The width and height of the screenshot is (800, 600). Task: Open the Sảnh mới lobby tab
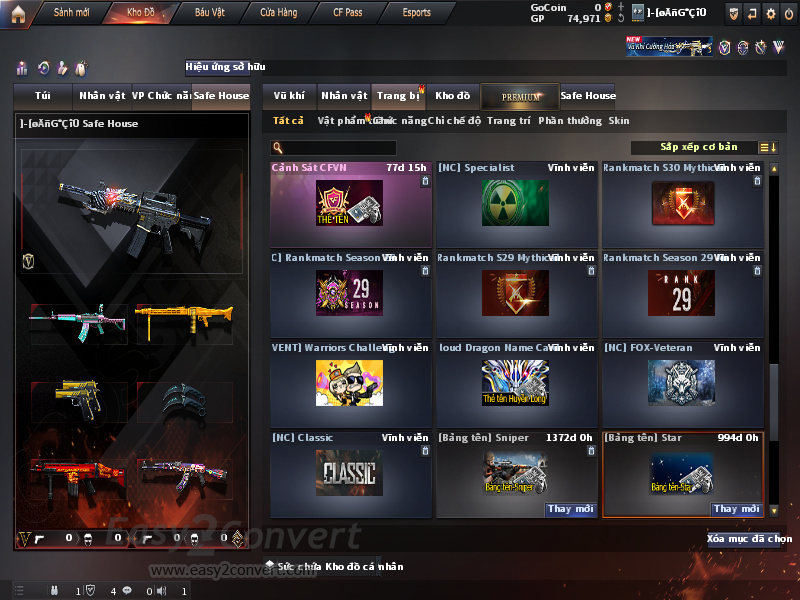click(71, 13)
